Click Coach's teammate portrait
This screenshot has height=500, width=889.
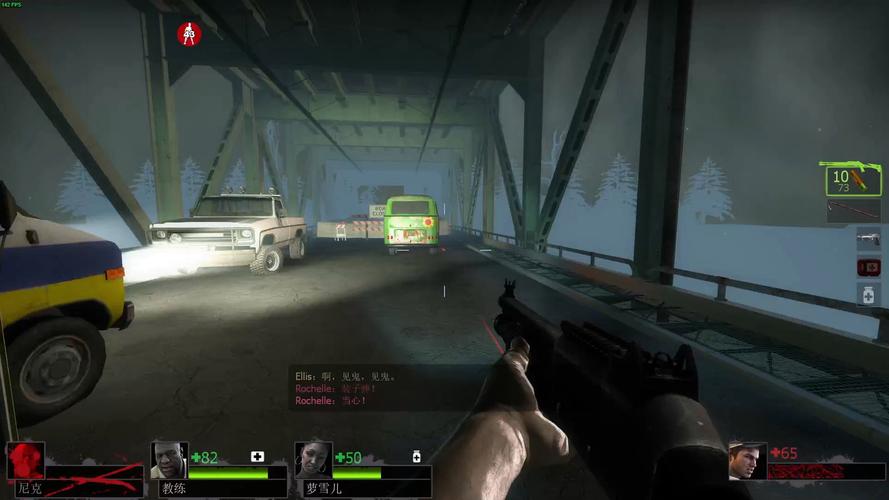[169, 459]
